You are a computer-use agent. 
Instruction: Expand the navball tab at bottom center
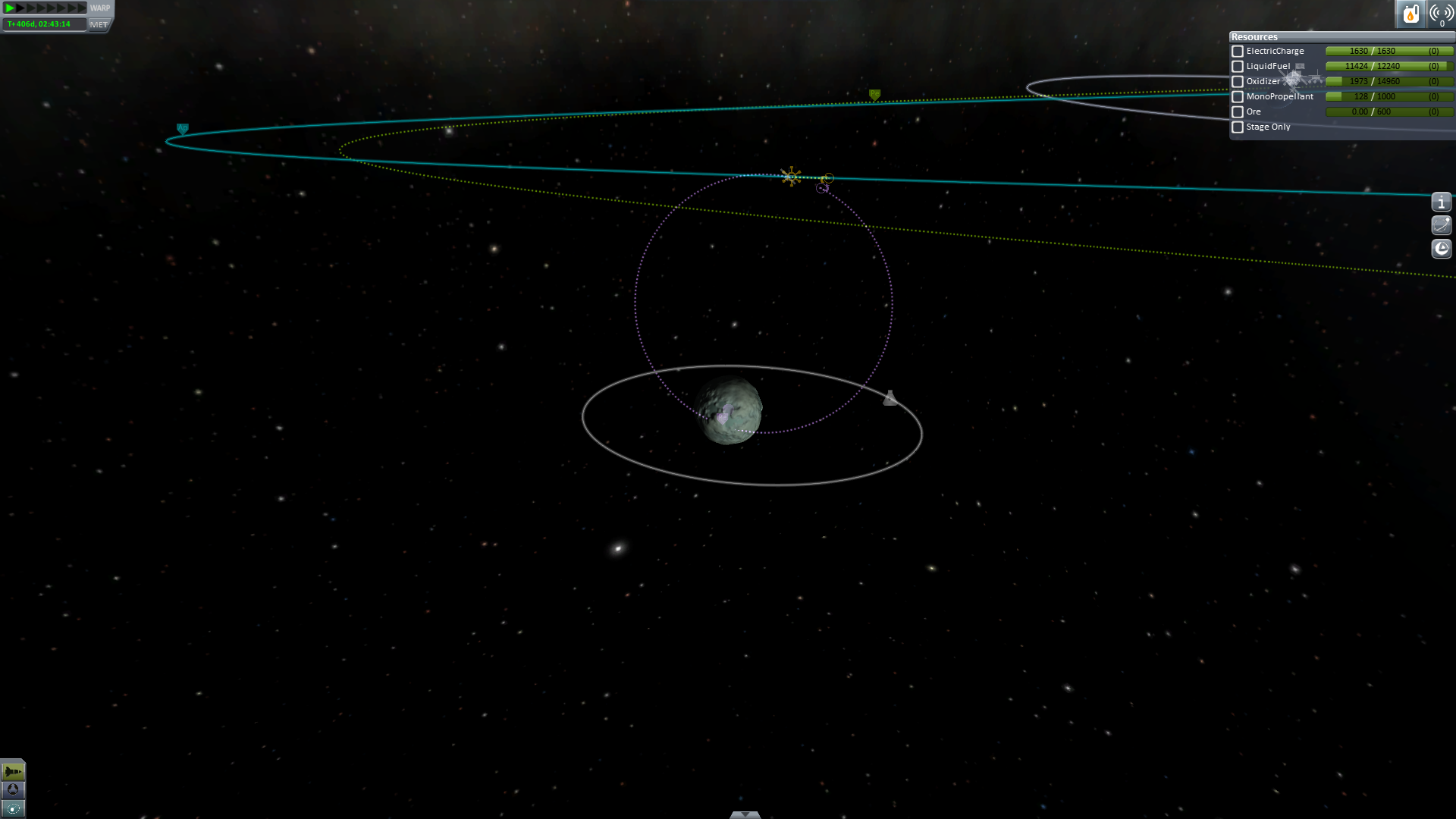745,814
